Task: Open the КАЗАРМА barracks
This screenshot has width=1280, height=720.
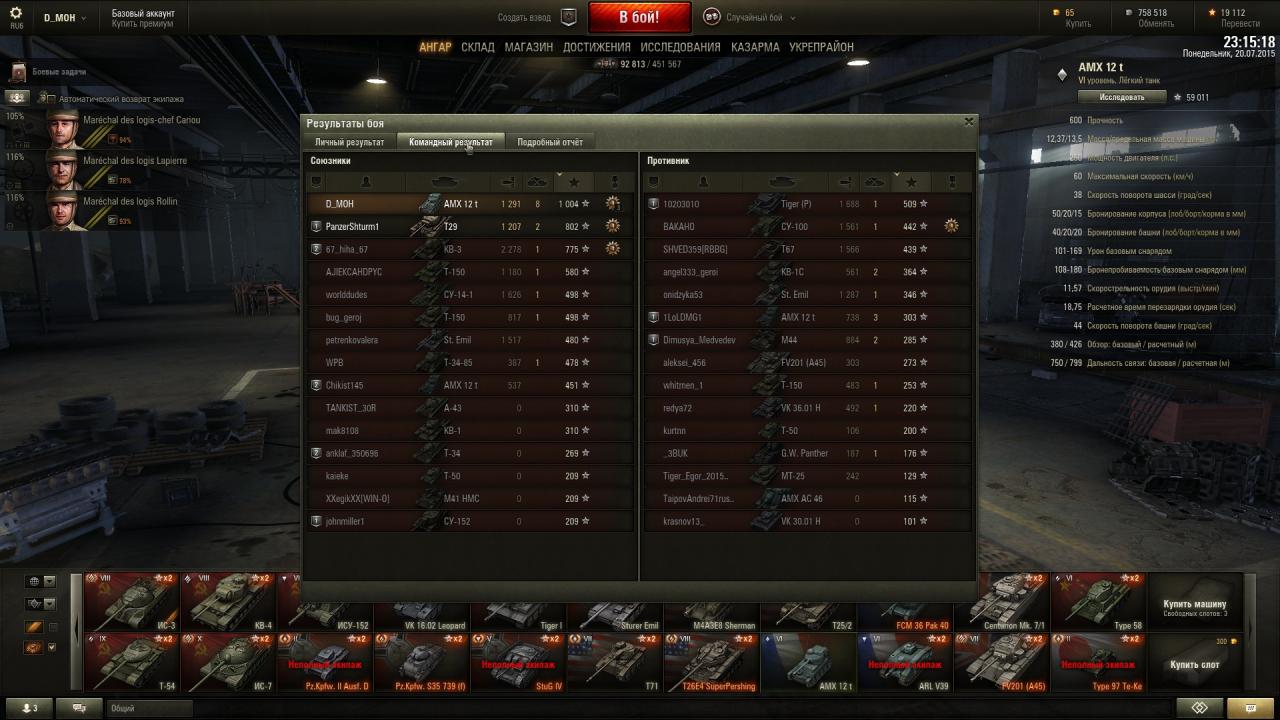Action: [x=755, y=47]
